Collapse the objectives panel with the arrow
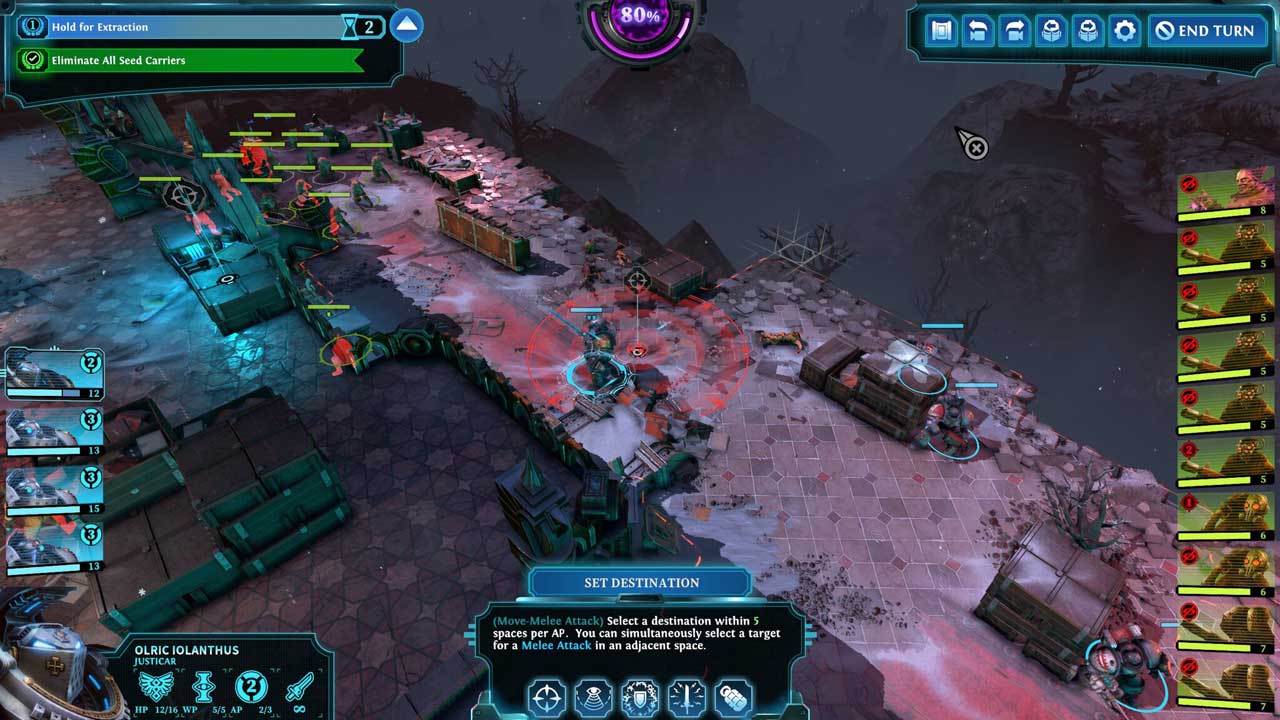This screenshot has height=720, width=1280. click(x=406, y=26)
